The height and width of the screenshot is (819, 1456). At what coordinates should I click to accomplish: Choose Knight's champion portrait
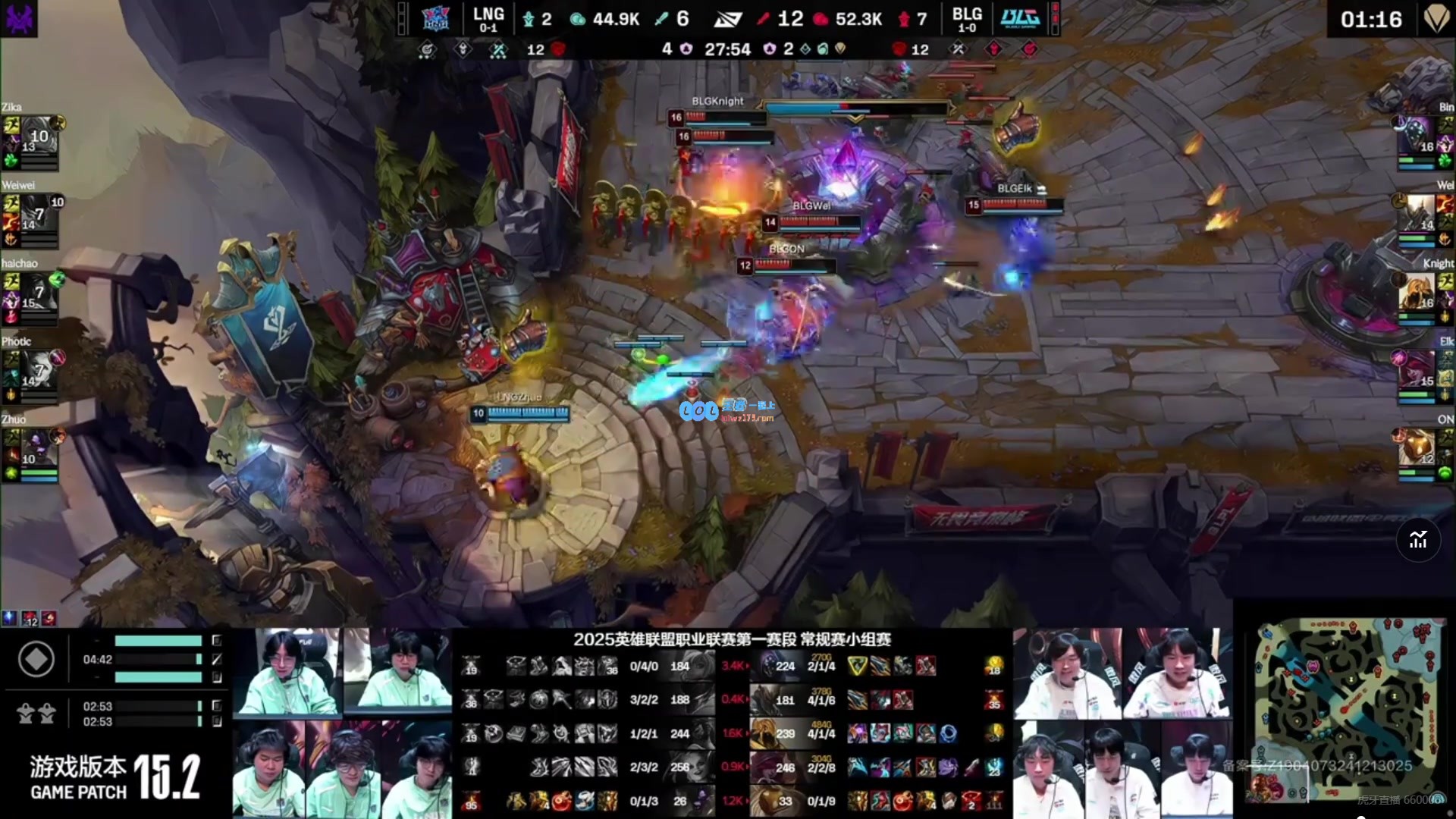pyautogui.click(x=1416, y=292)
